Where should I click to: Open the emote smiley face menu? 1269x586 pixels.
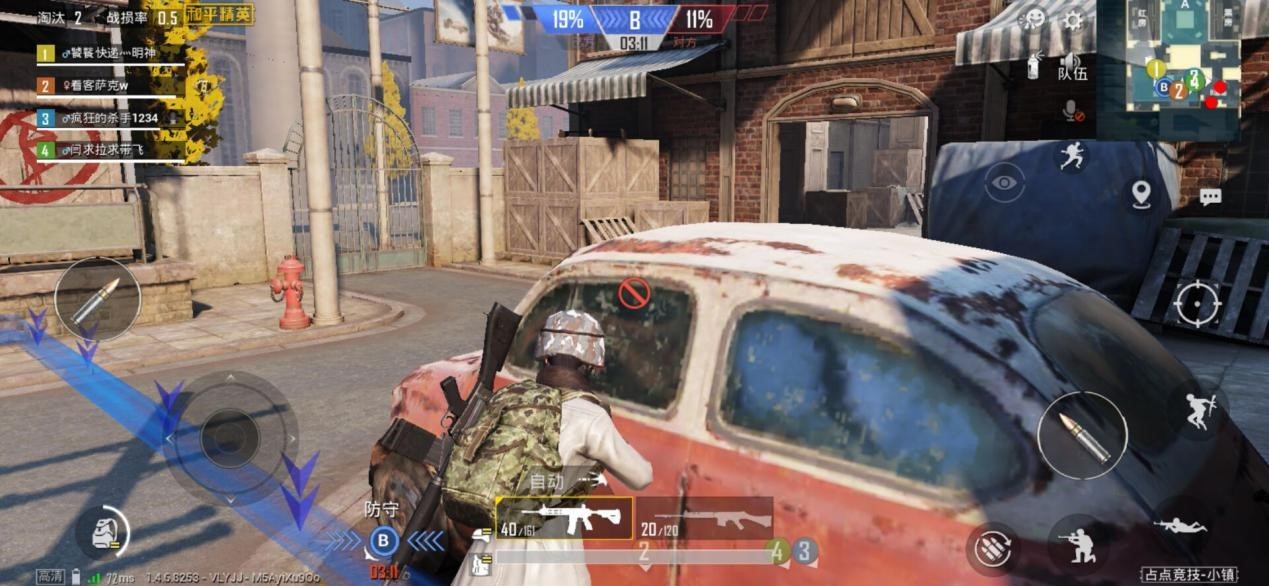(1033, 19)
